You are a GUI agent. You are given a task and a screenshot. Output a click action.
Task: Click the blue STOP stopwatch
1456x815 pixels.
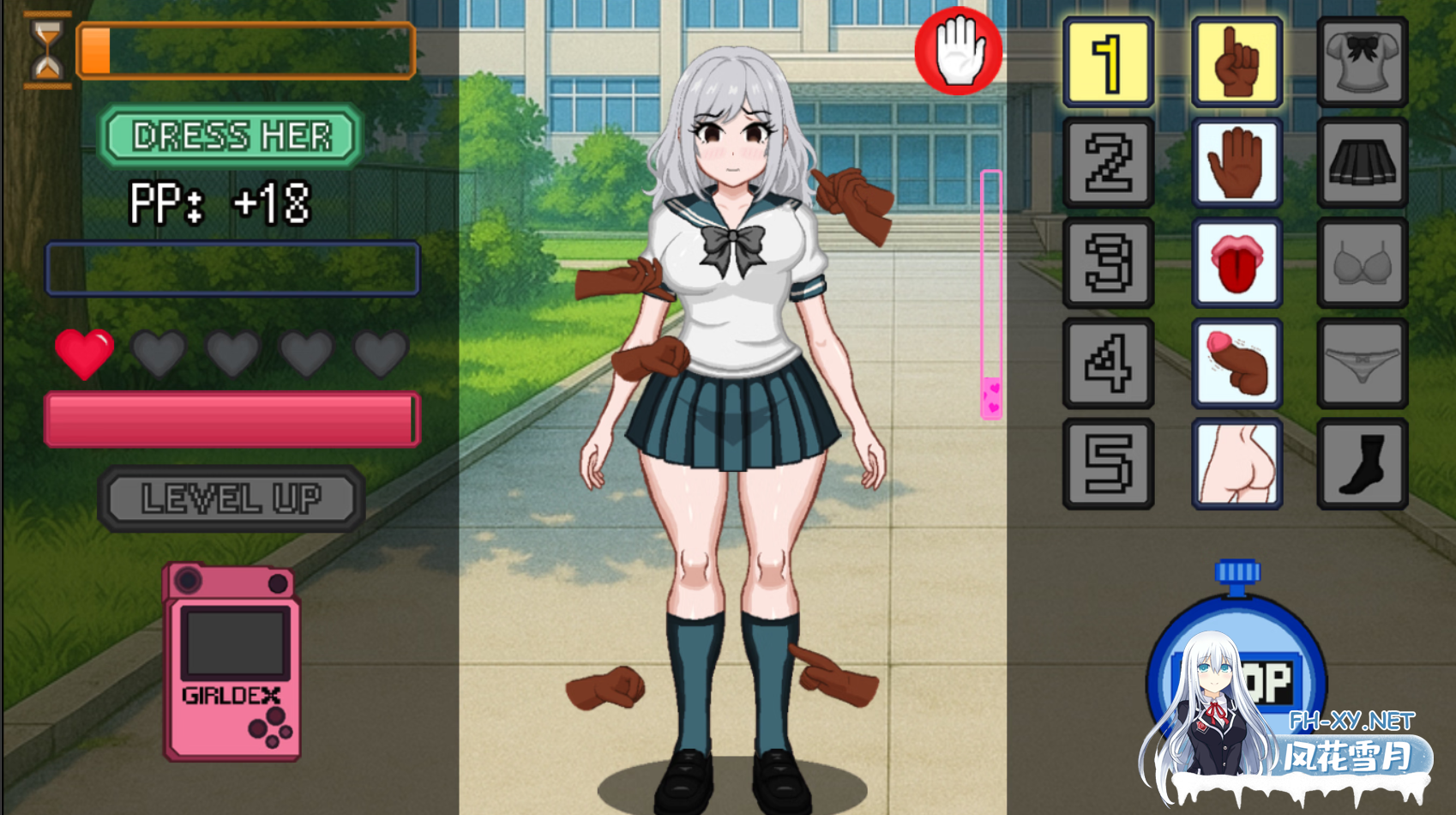click(x=1236, y=678)
